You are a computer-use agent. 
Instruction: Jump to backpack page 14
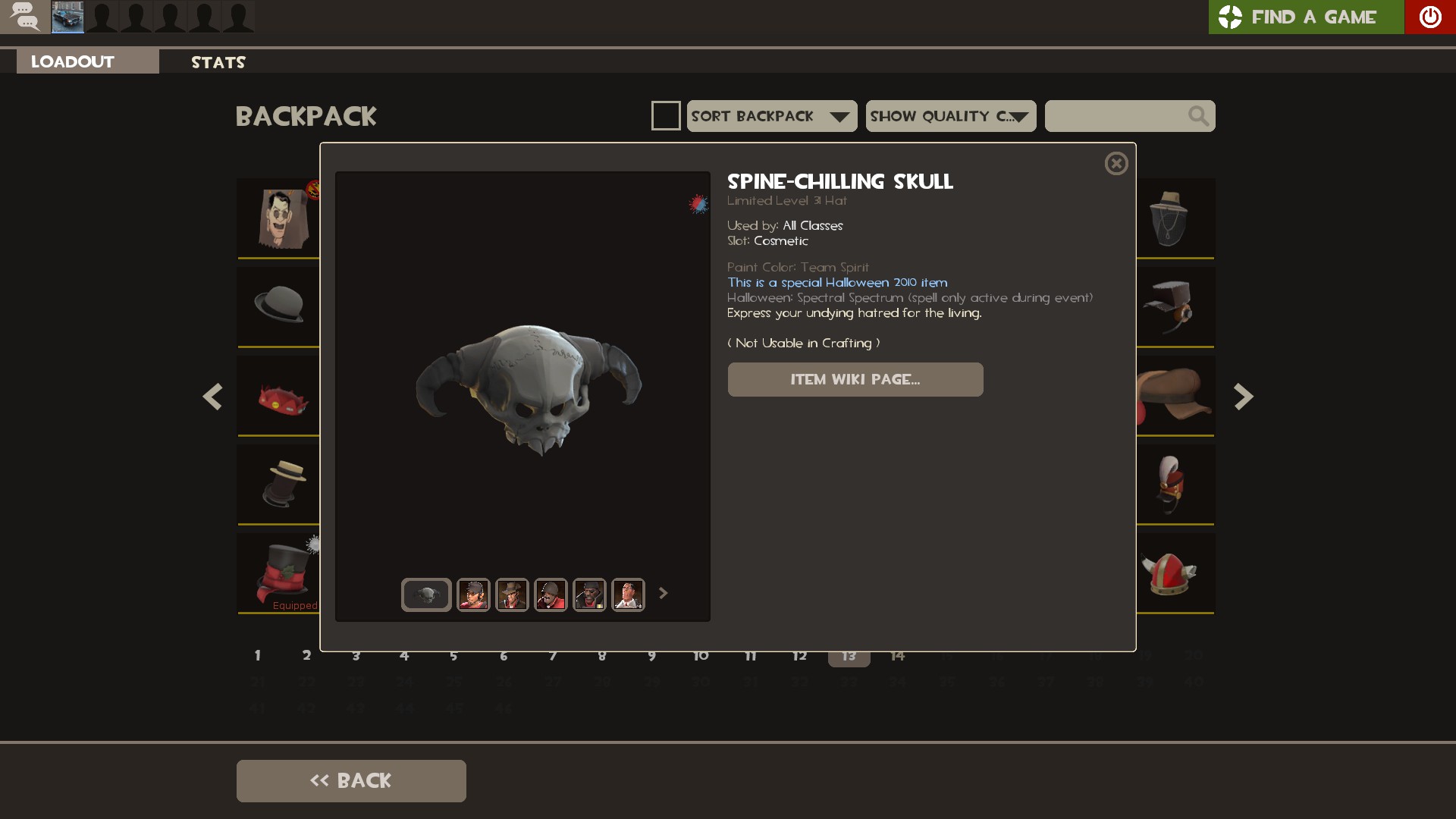898,656
